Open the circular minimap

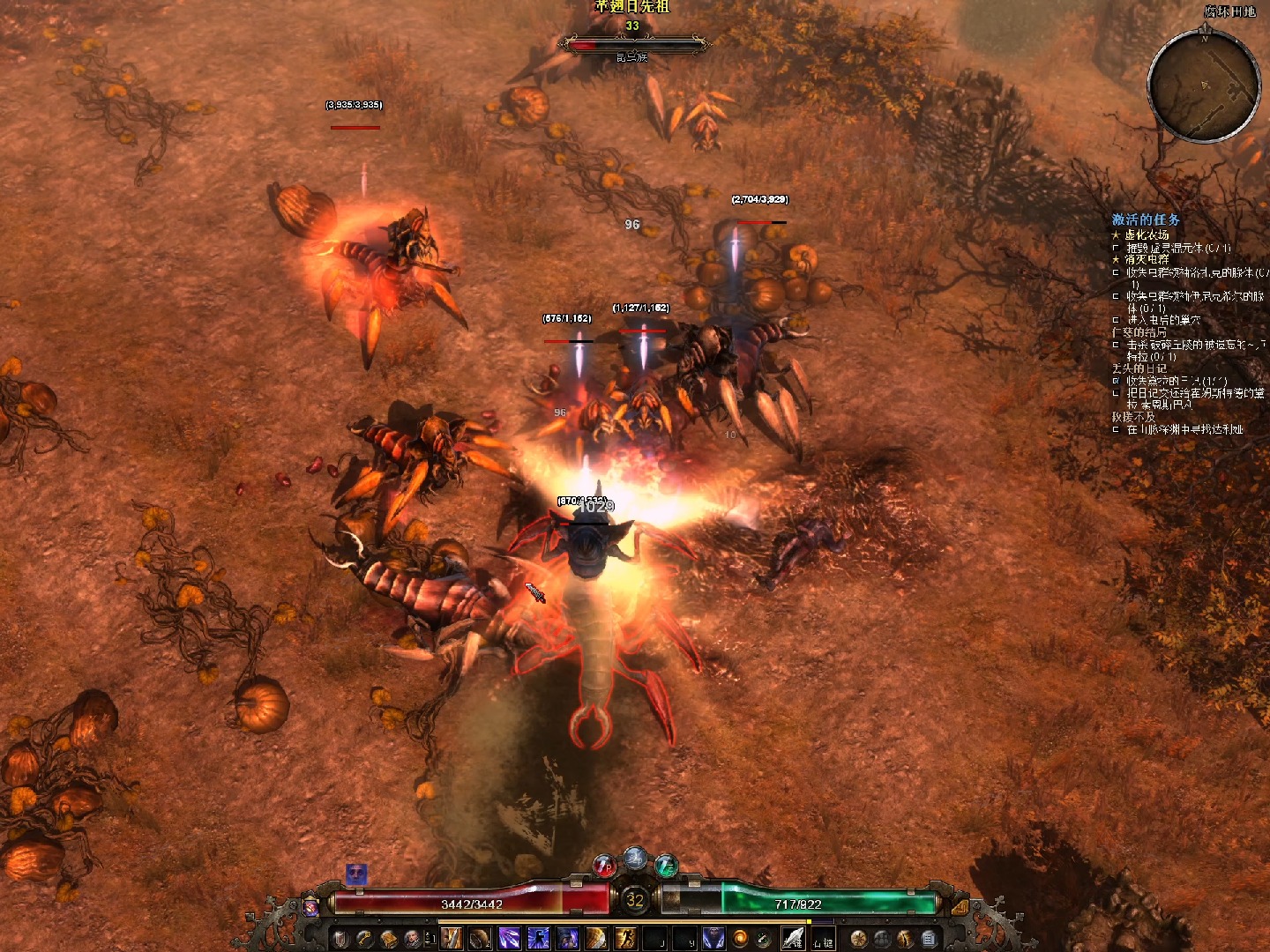tap(1204, 86)
